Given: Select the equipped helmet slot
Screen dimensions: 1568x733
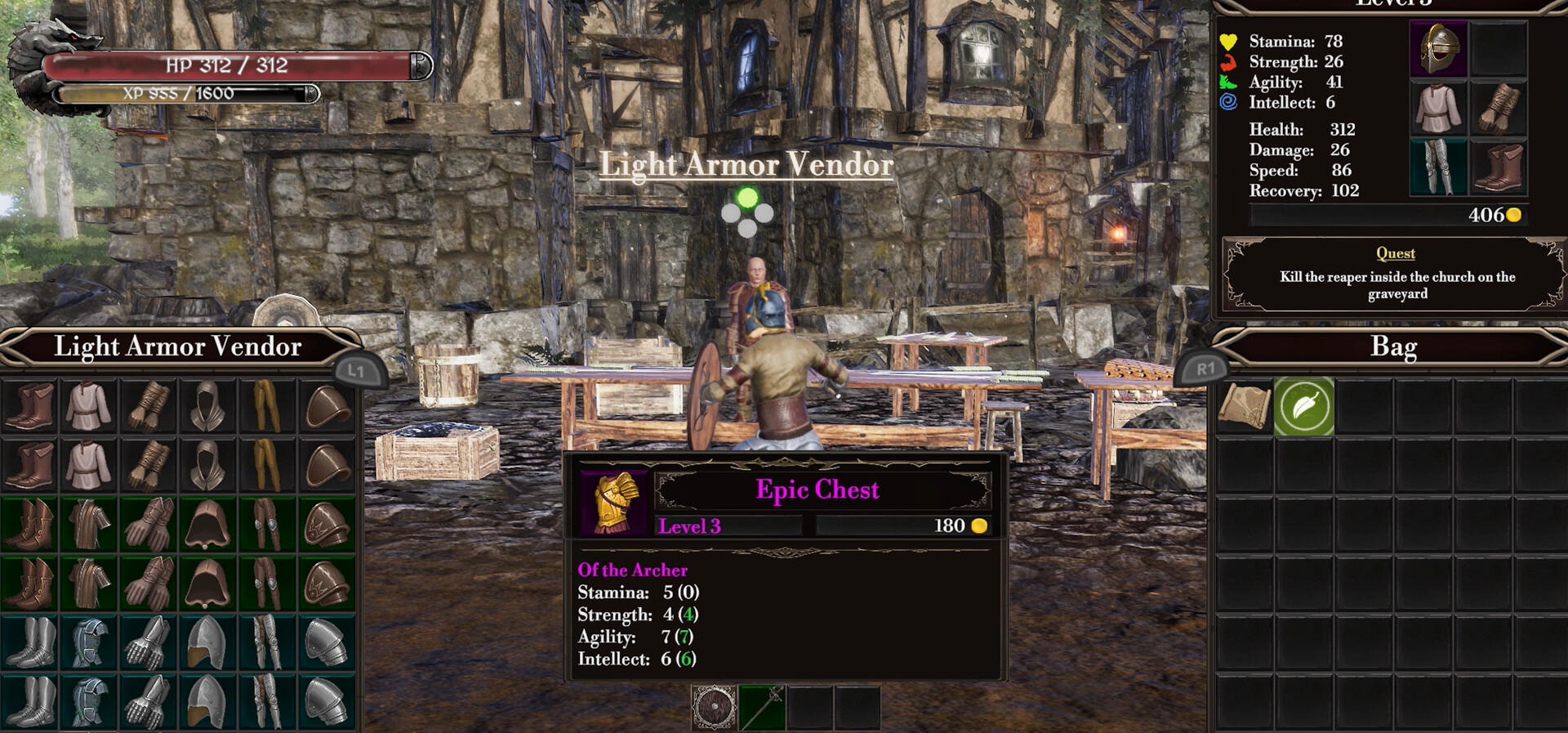Looking at the screenshot, I should click(1438, 49).
